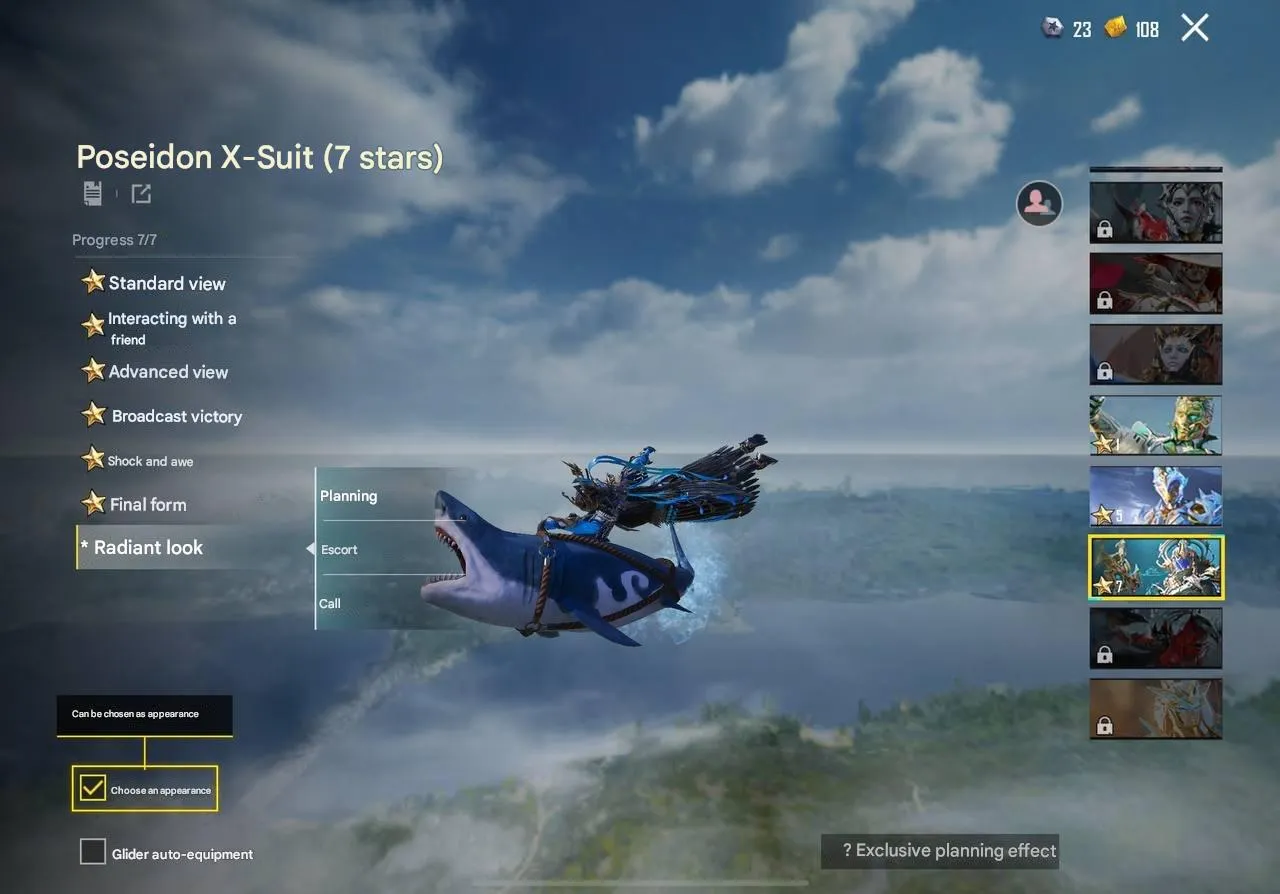
Task: Select Call from the effect list
Action: click(x=330, y=603)
